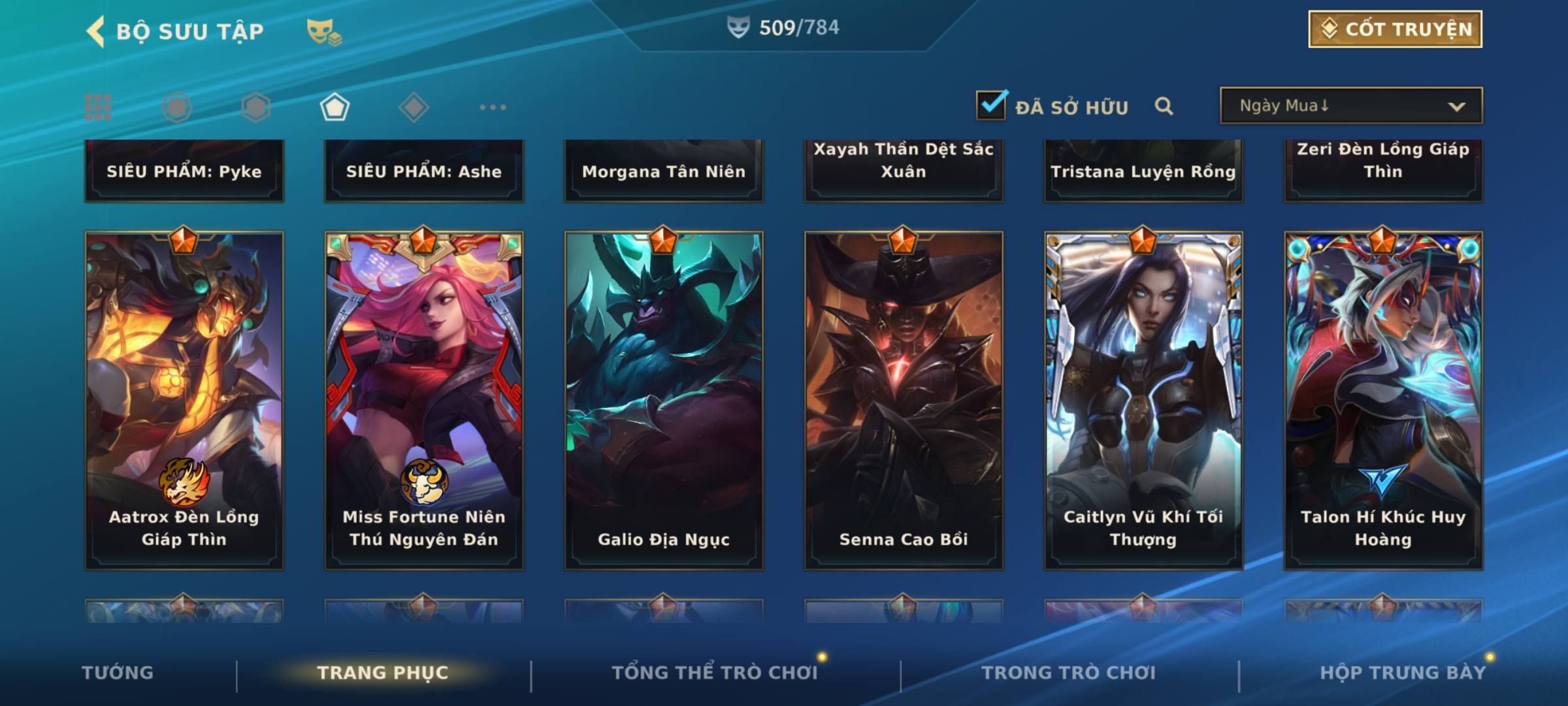This screenshot has width=1568, height=706.
Task: Go back from Bộ Sưu Tập
Action: pos(96,31)
